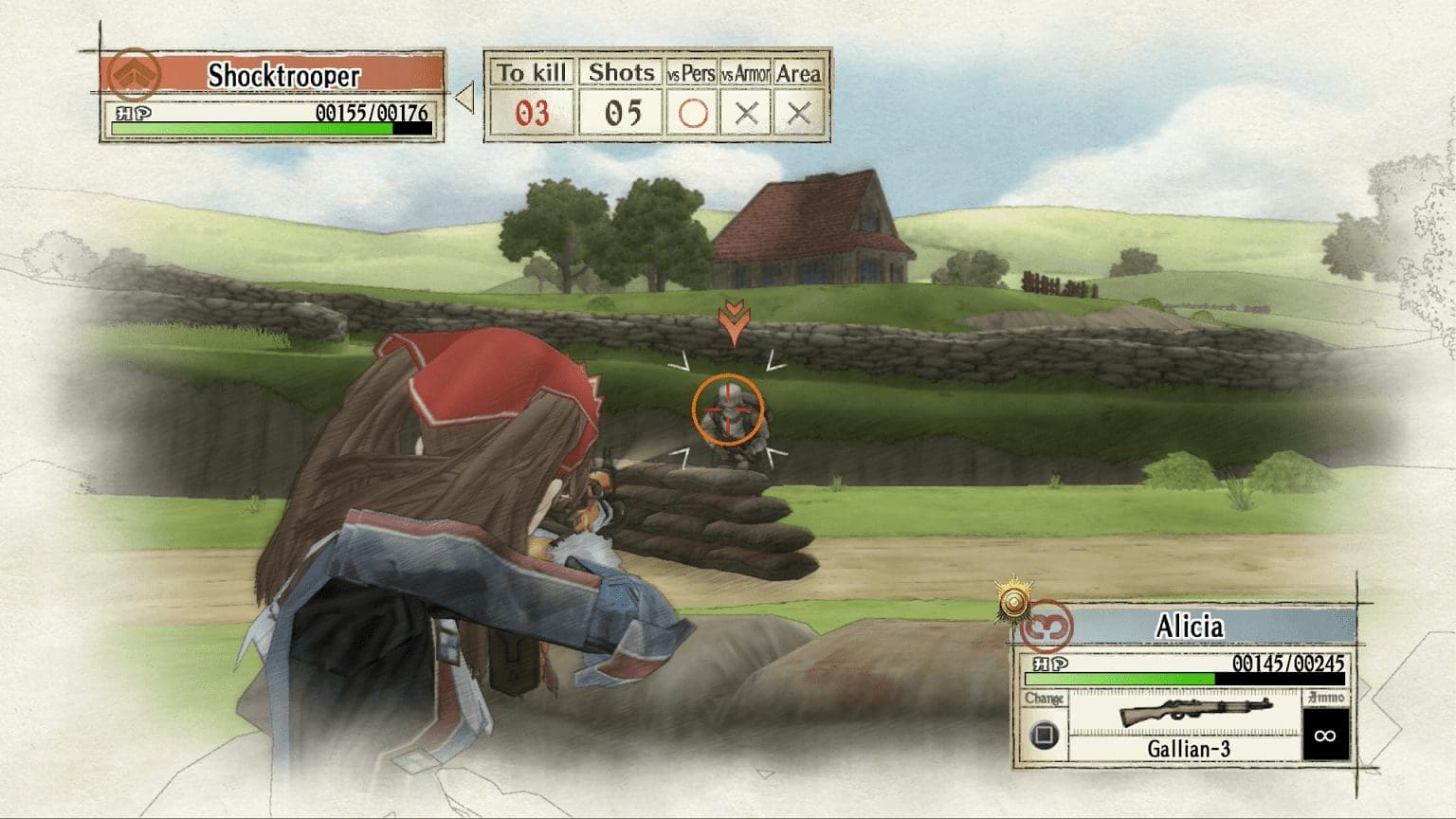Toggle the Area damage X indicator
Screen dimensions: 1456x819
pyautogui.click(x=799, y=111)
